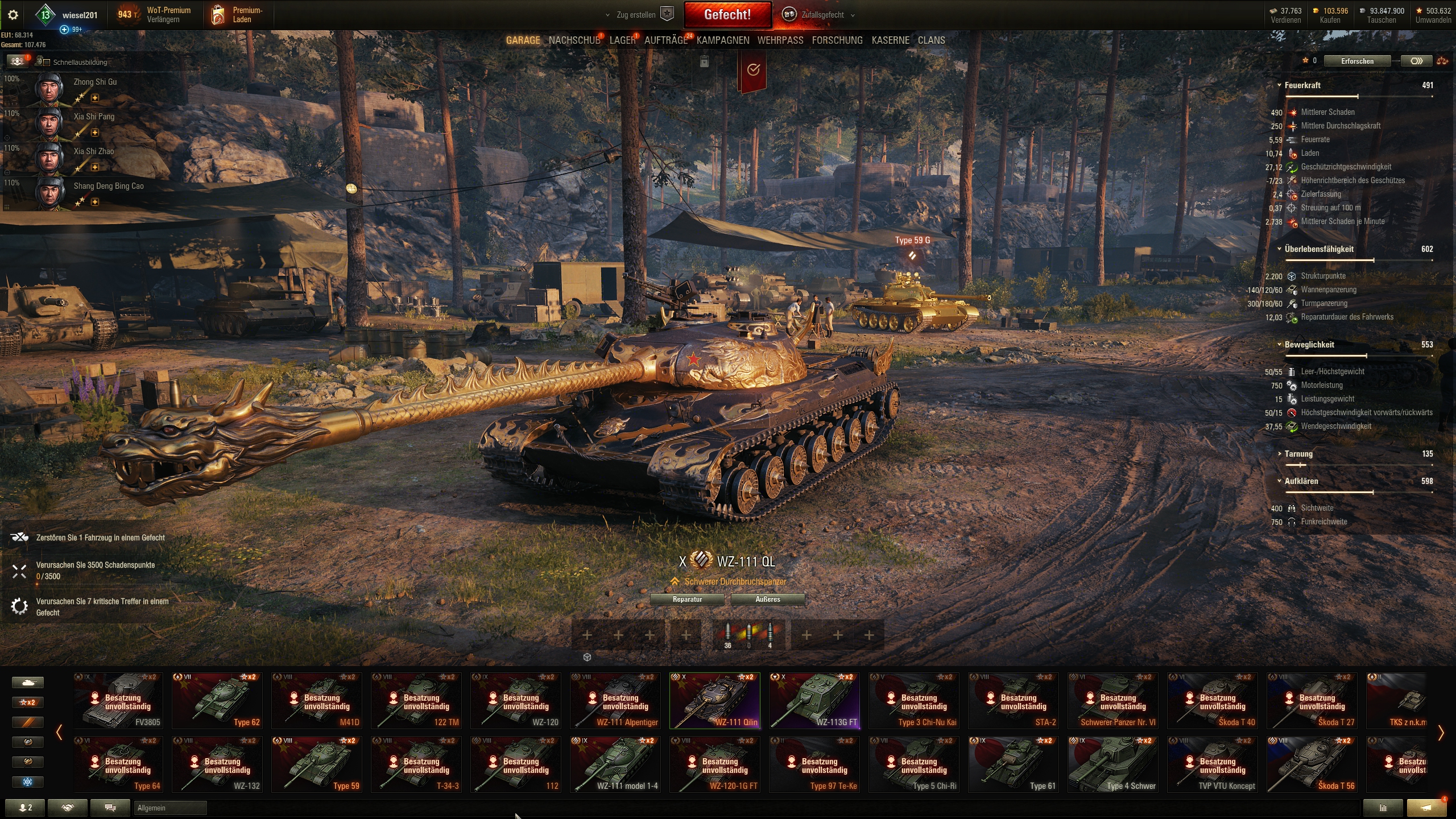
Task: Click the snowflake vehicle filter
Action: [27, 782]
